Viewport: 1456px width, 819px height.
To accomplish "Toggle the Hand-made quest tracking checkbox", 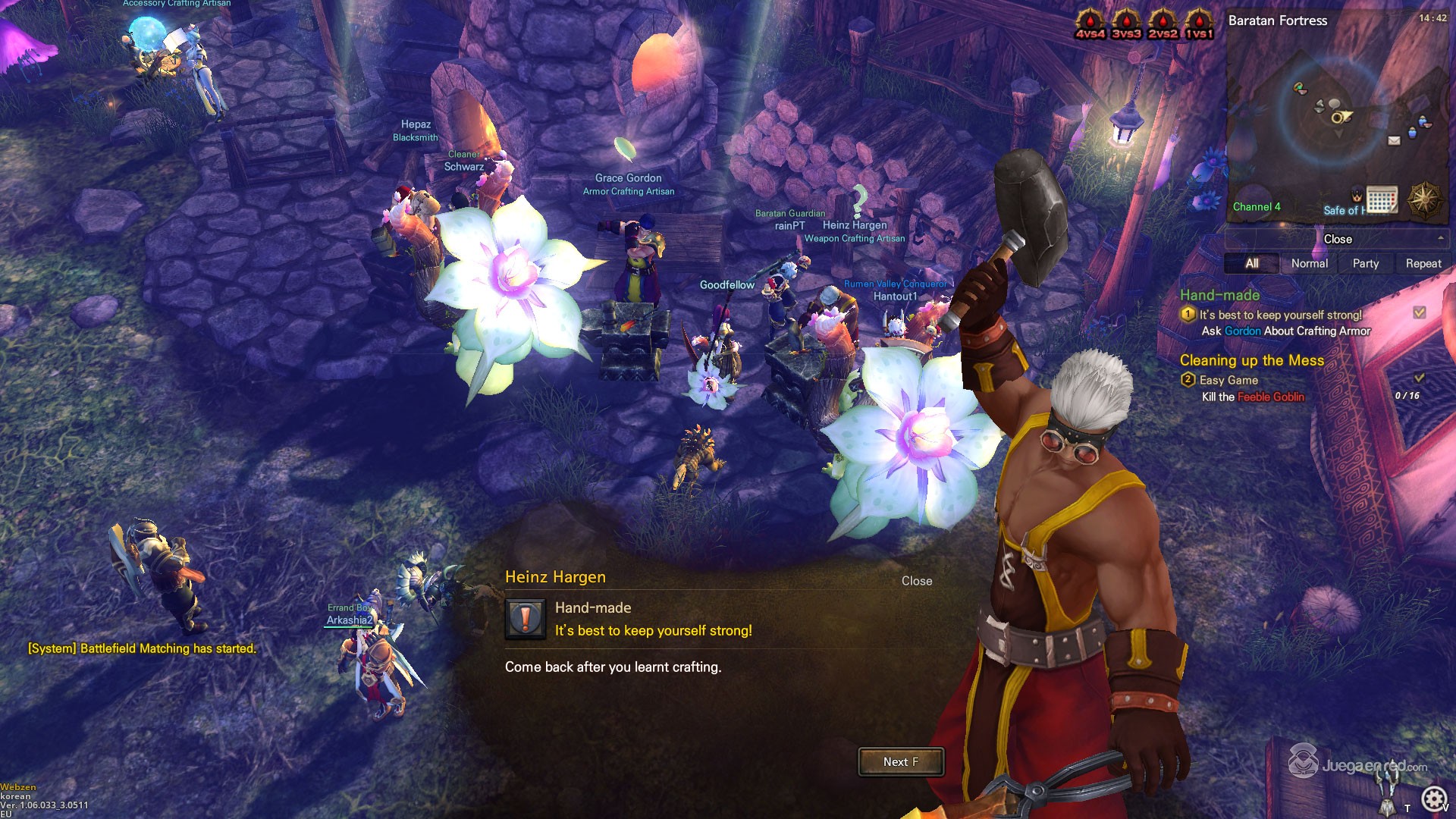I will (x=1420, y=312).
